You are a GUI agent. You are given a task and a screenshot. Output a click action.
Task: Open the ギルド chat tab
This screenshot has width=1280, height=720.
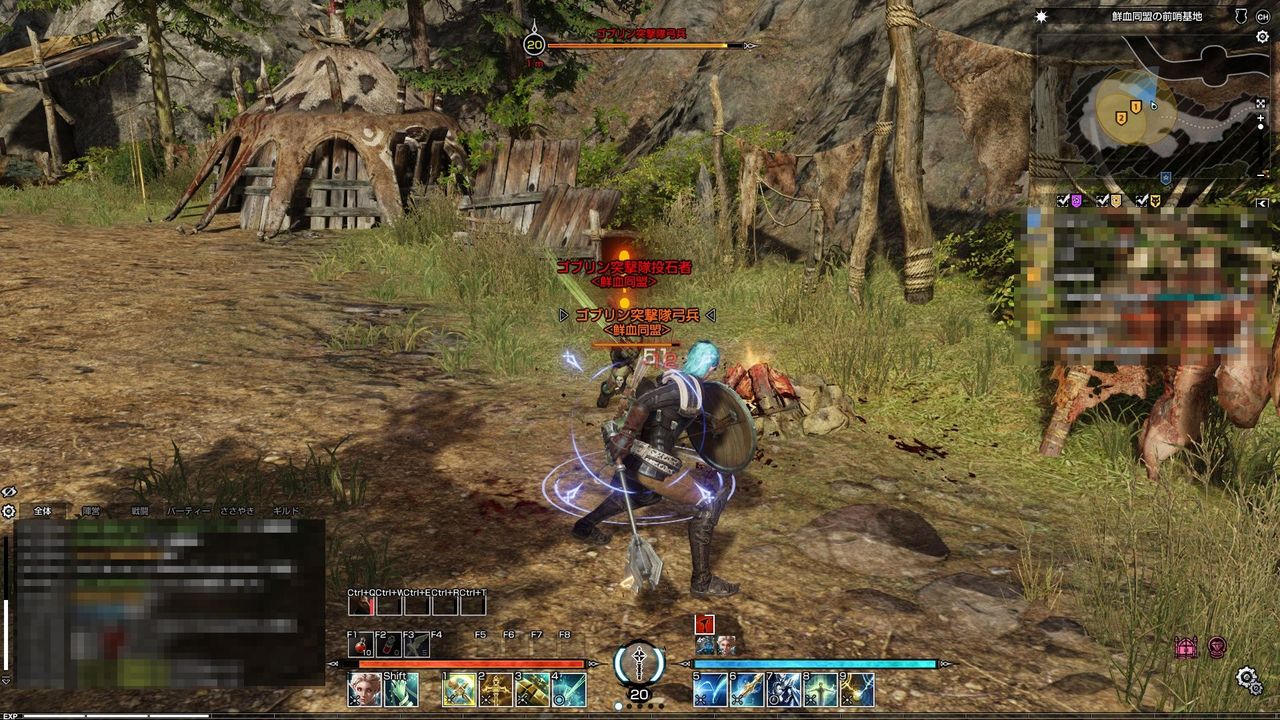pyautogui.click(x=285, y=510)
